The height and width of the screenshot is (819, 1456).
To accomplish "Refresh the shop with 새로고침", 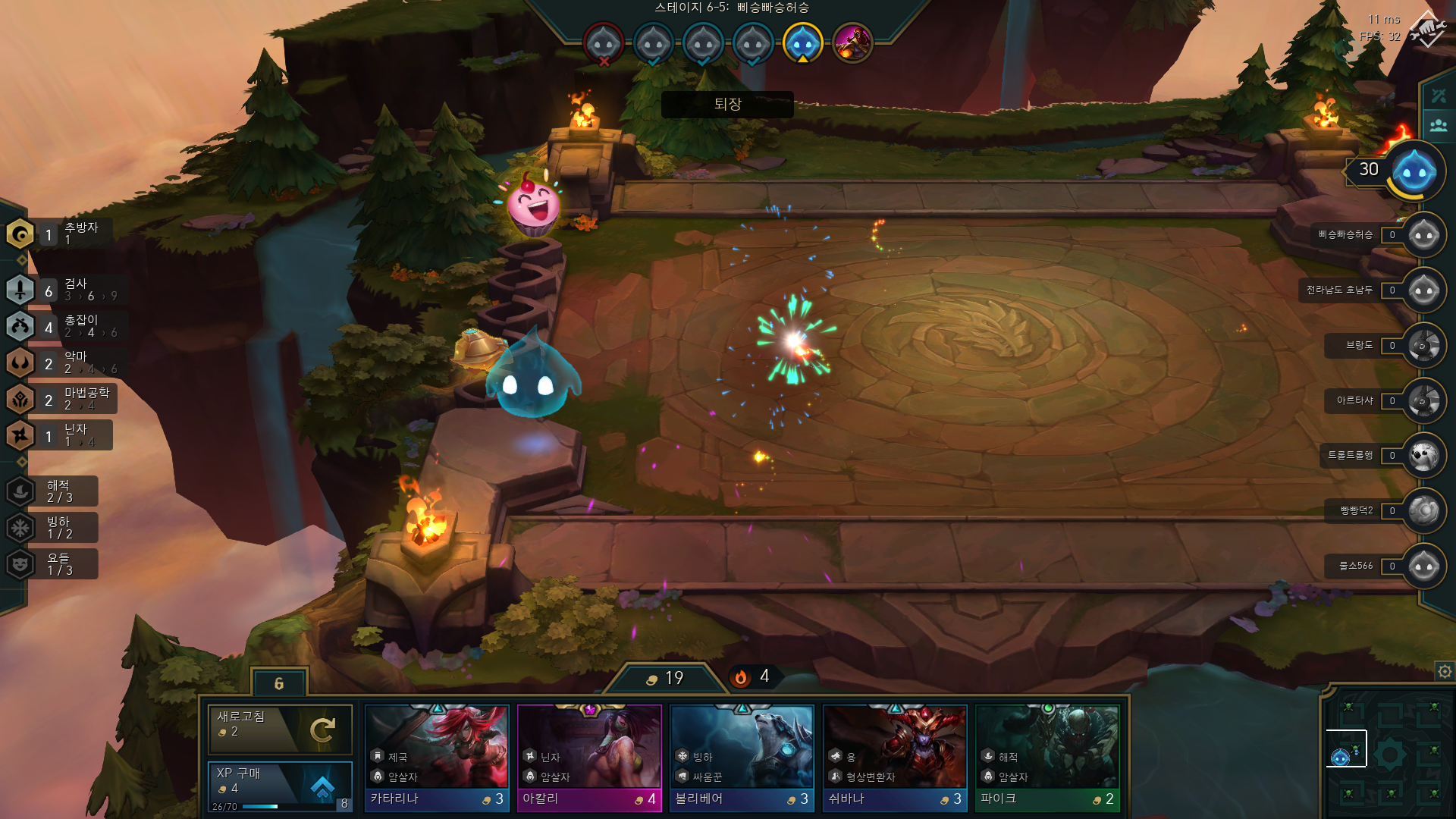I will click(x=280, y=729).
